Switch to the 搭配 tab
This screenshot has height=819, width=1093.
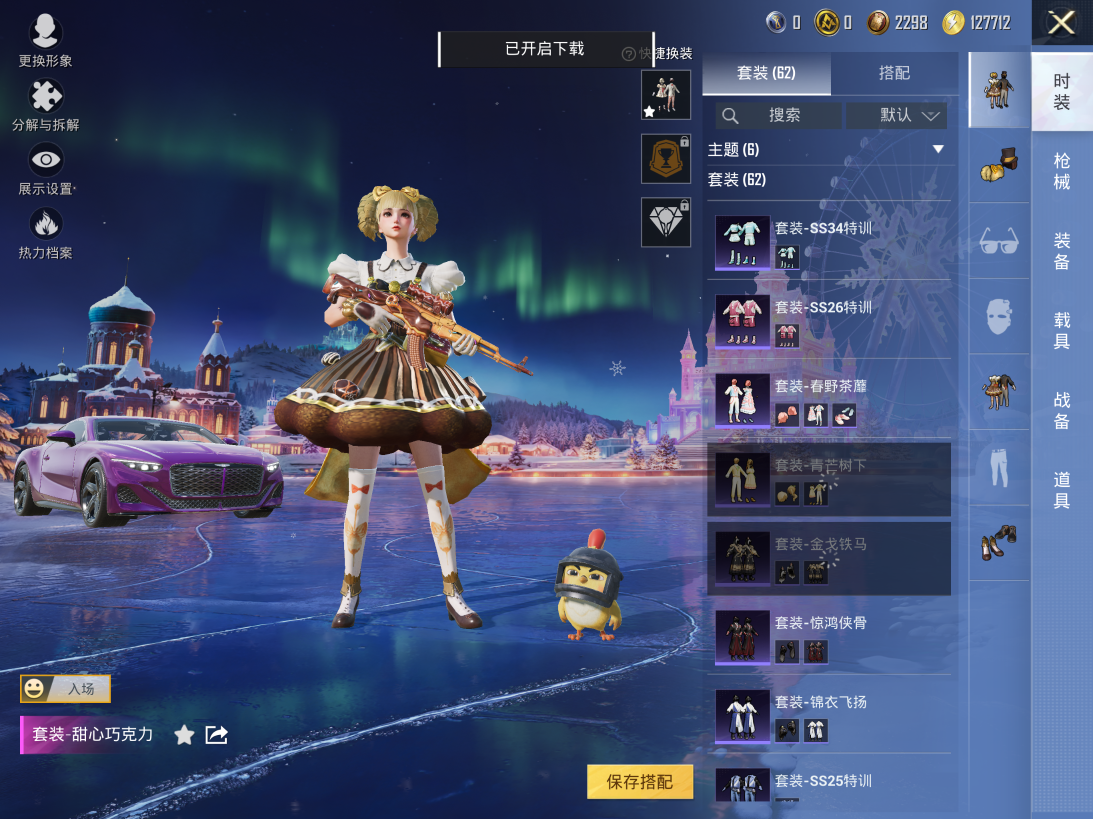coord(894,73)
